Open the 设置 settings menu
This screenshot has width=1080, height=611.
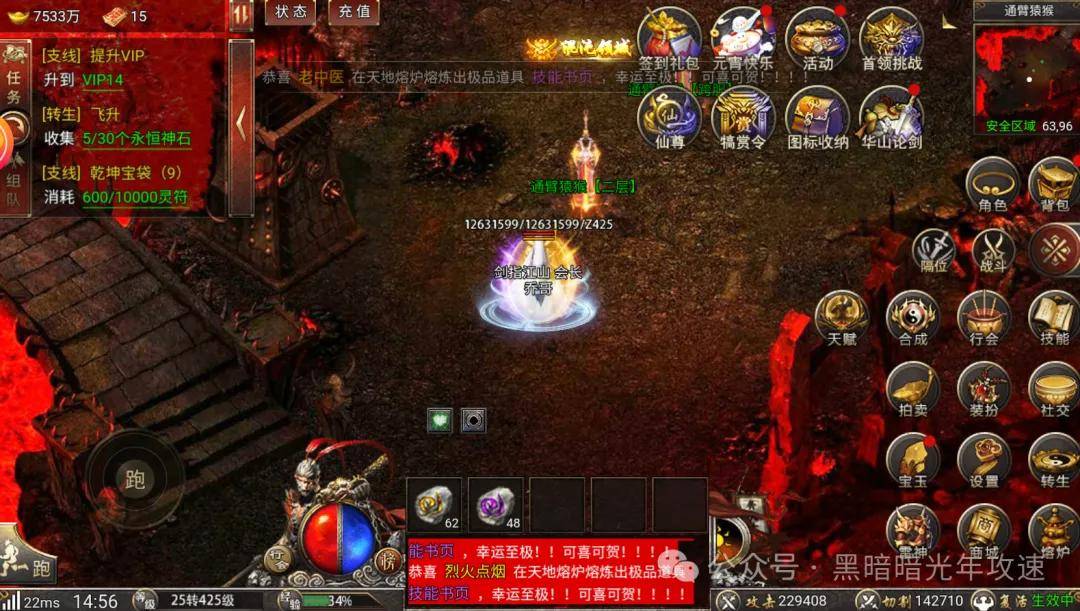(x=984, y=459)
